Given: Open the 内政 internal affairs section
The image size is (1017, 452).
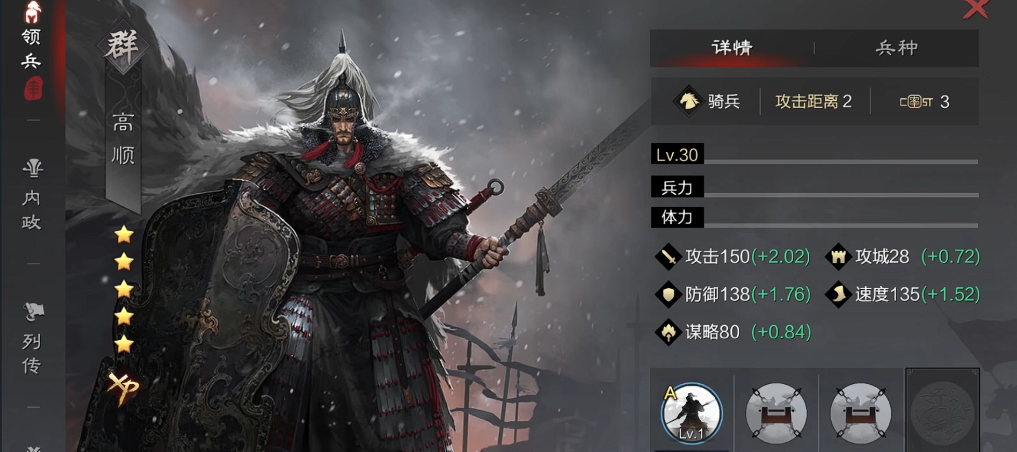Looking at the screenshot, I should [32, 195].
